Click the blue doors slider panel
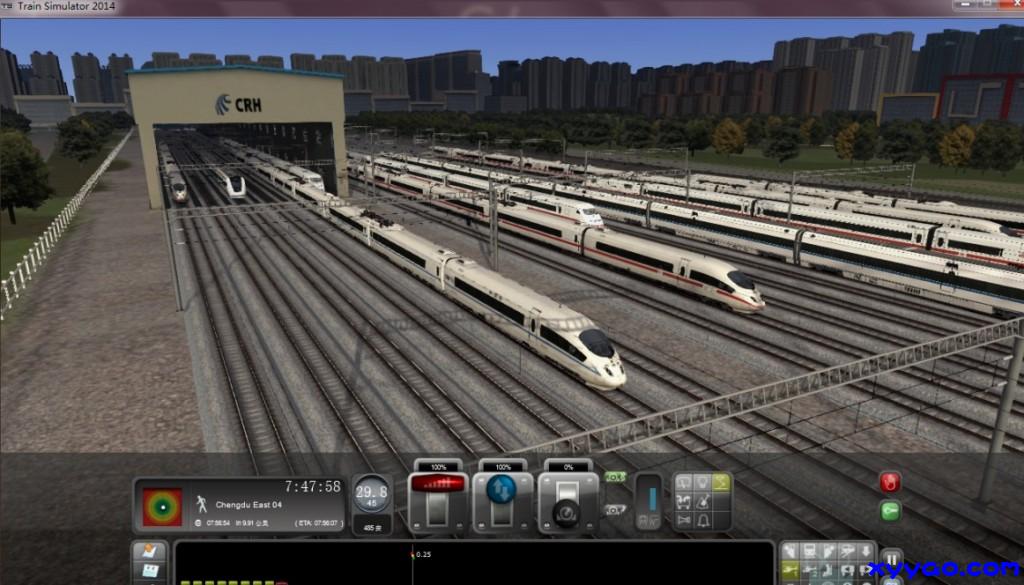 648,500
